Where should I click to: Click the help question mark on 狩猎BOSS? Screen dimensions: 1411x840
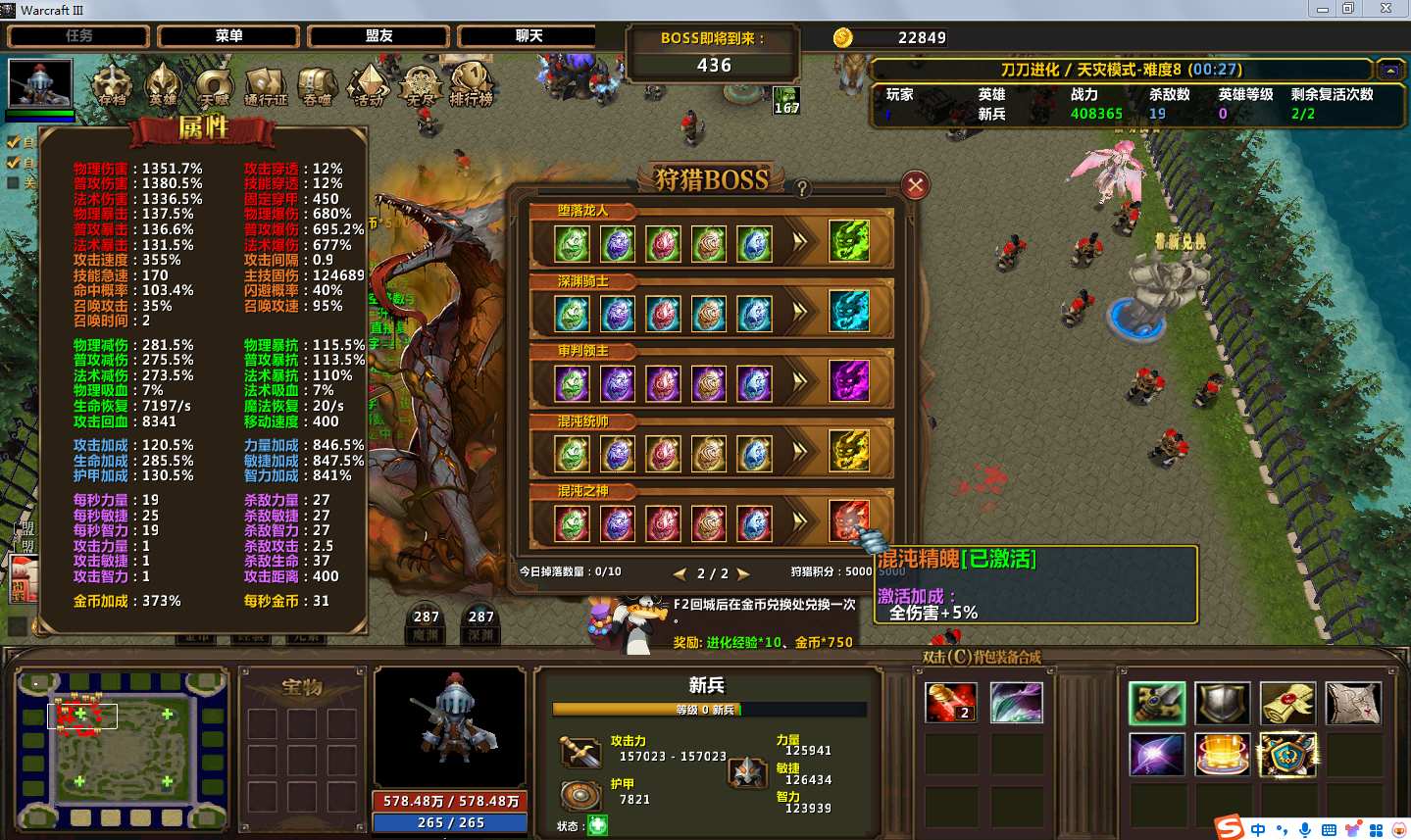(802, 188)
